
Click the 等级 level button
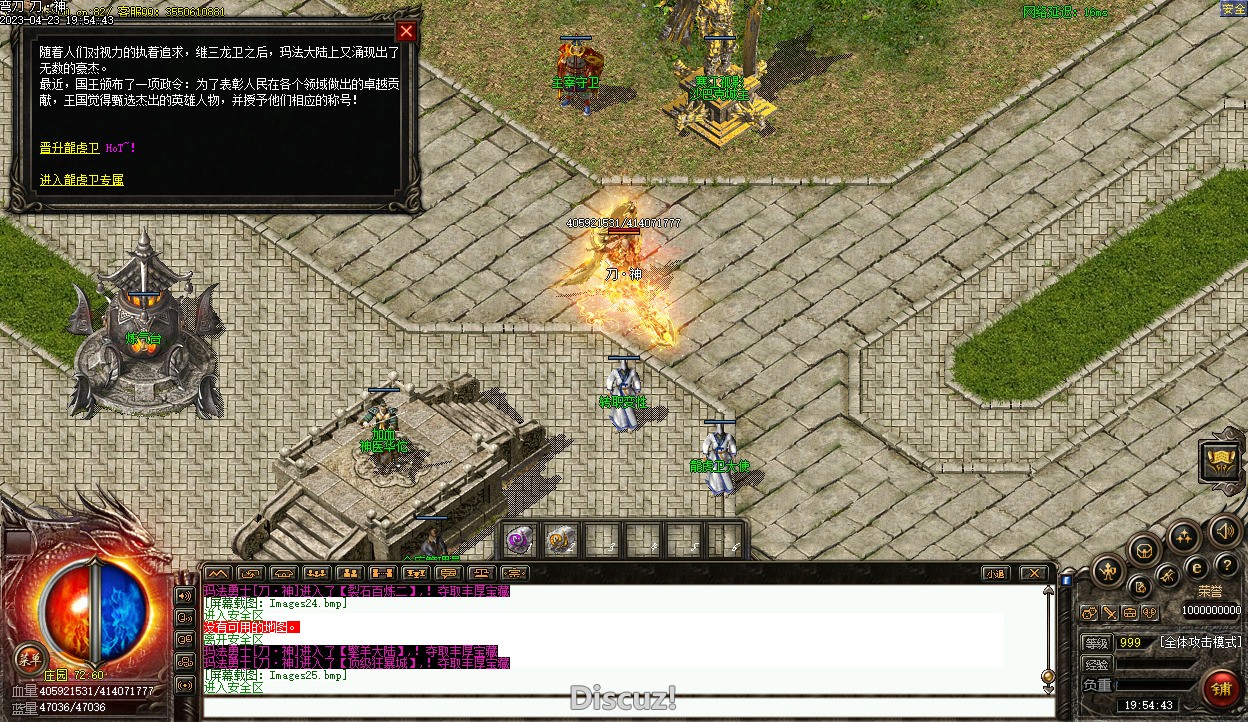pos(1097,642)
